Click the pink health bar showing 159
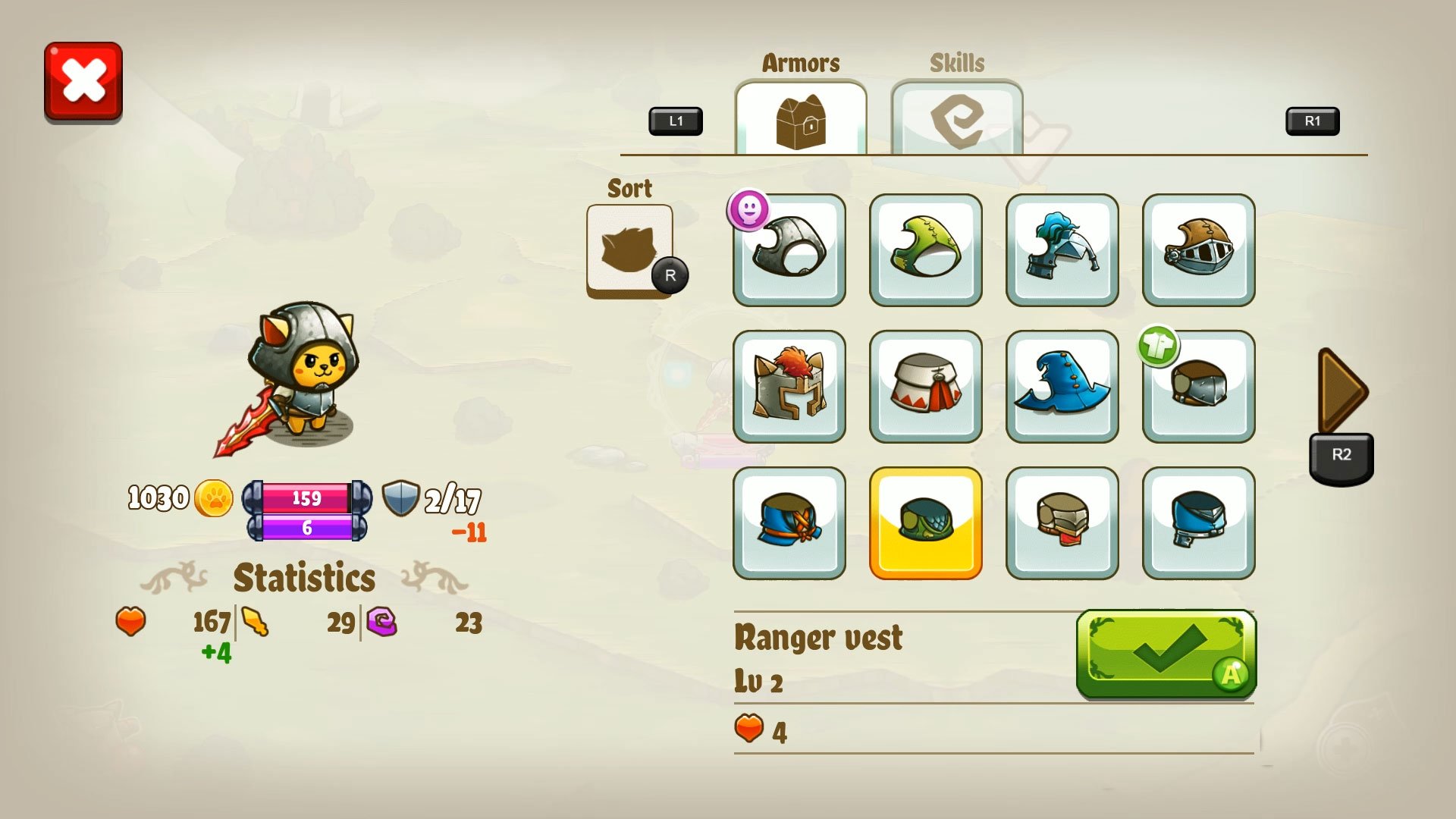Viewport: 1456px width, 819px height. coord(306,498)
